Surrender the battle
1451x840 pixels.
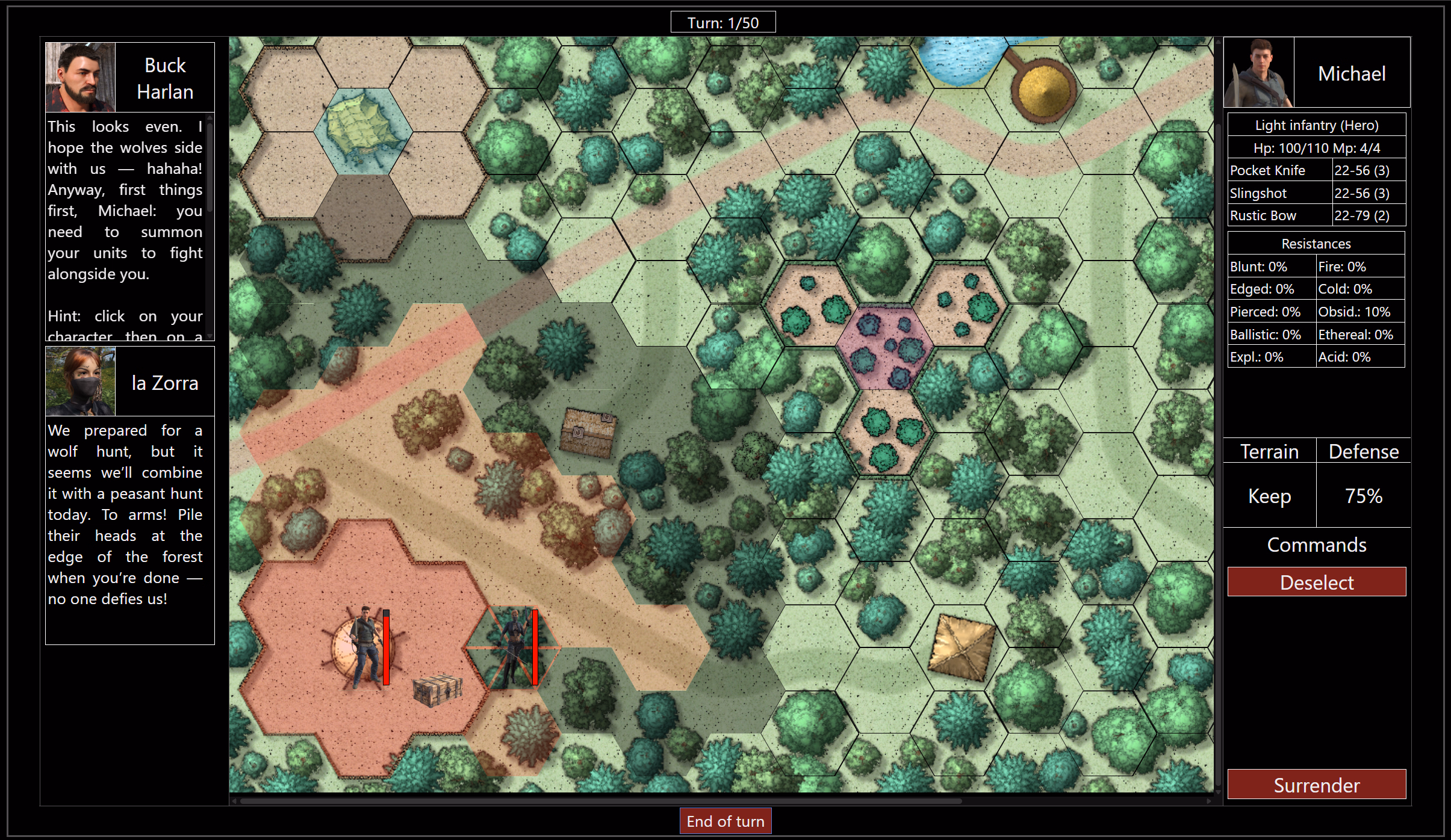(1316, 785)
